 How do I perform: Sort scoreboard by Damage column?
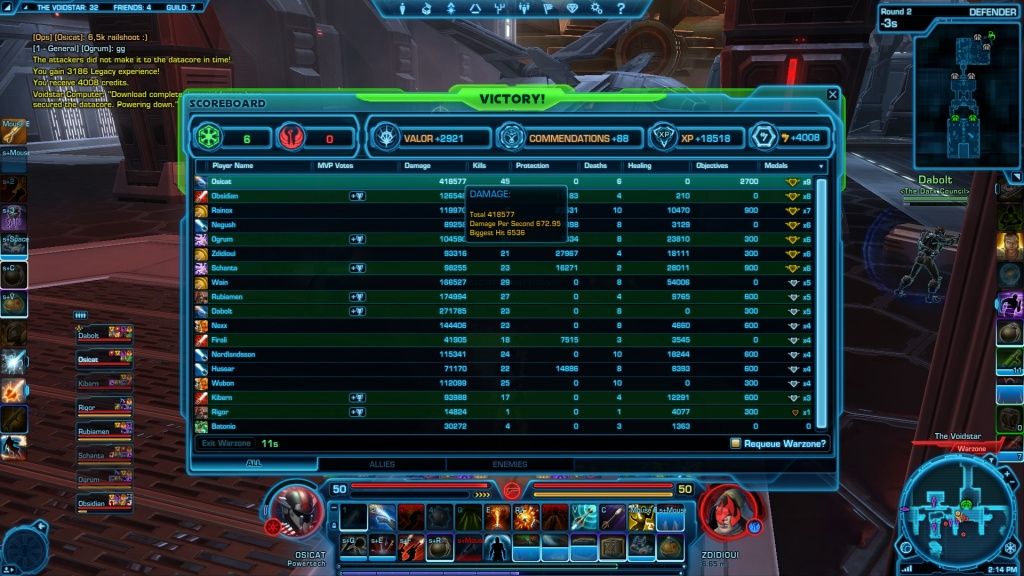pos(416,165)
